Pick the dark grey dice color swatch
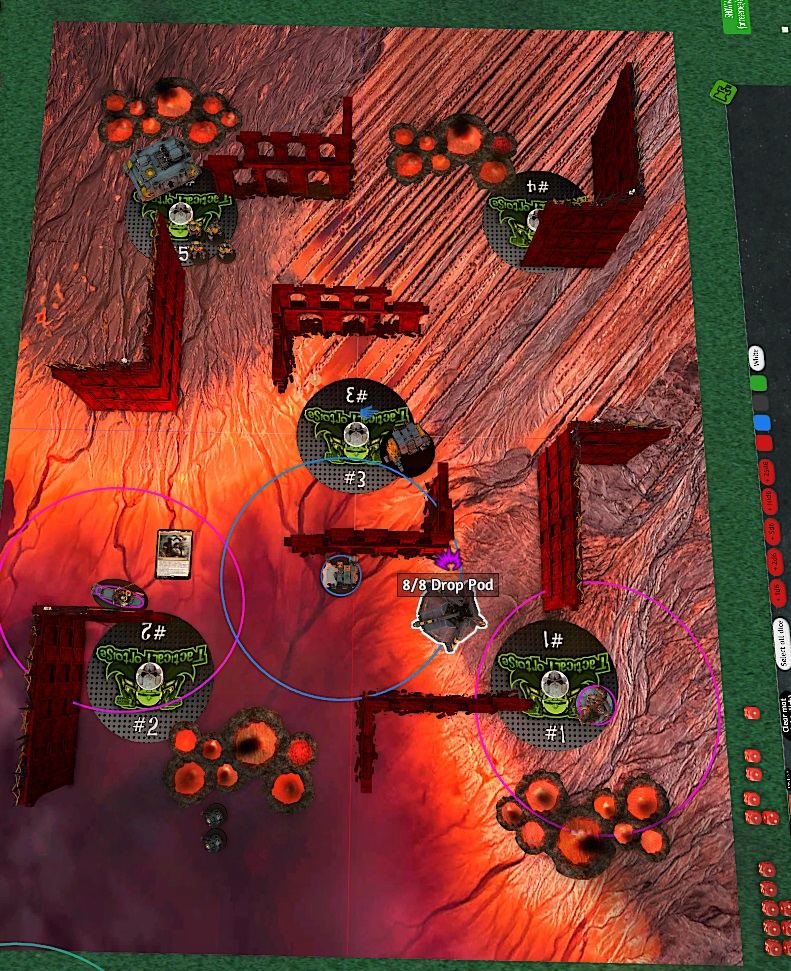 761,402
